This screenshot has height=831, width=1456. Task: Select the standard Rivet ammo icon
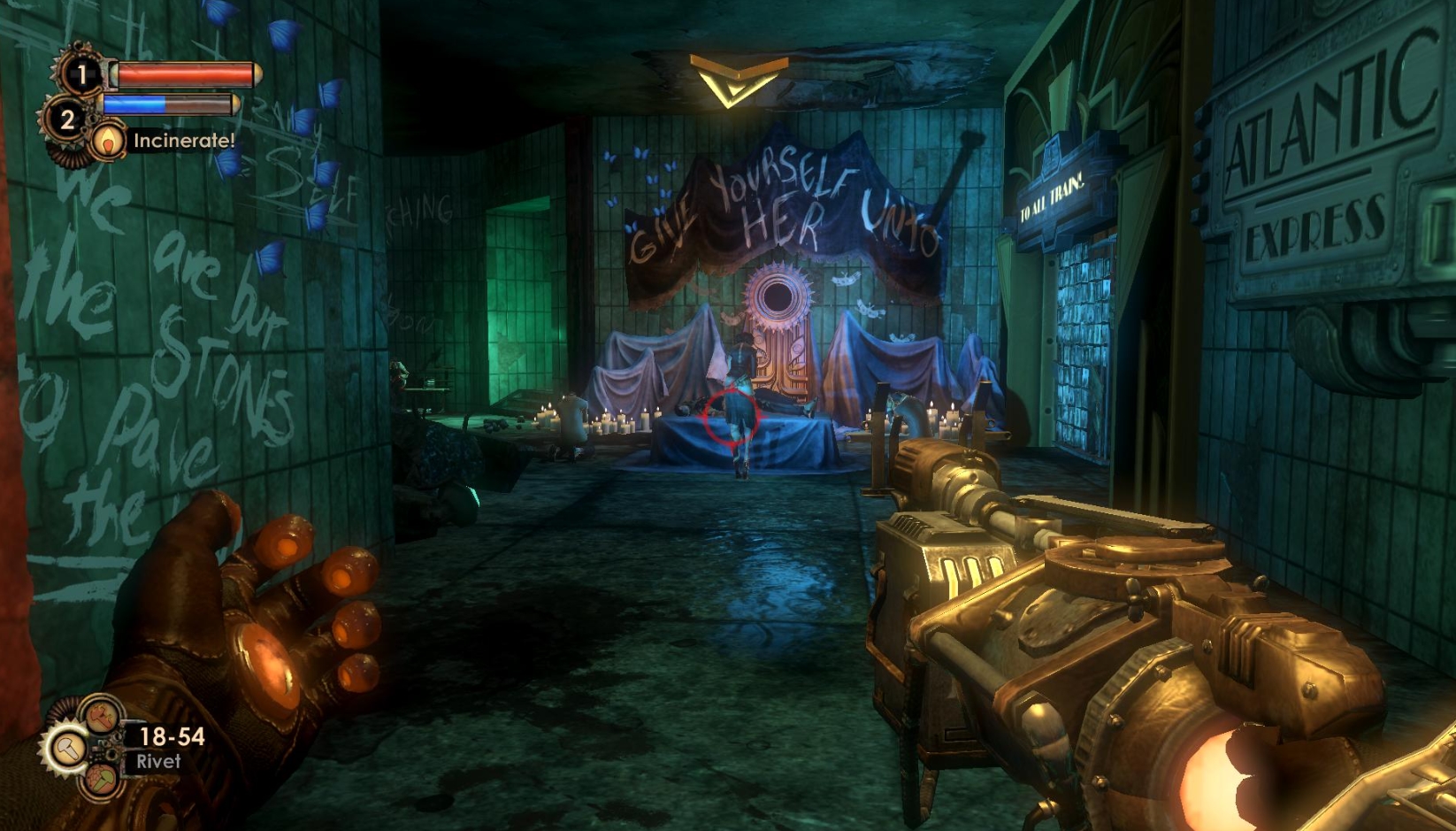69,747
